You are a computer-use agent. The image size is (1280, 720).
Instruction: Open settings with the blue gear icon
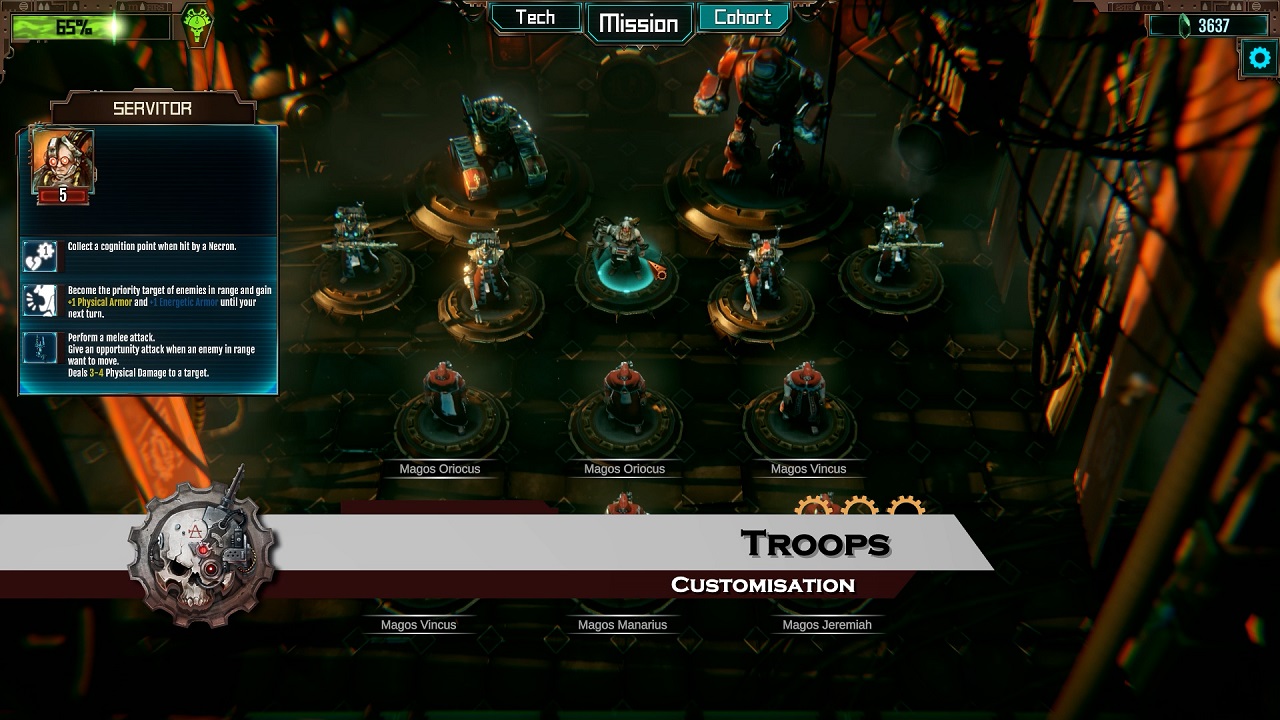(1259, 58)
